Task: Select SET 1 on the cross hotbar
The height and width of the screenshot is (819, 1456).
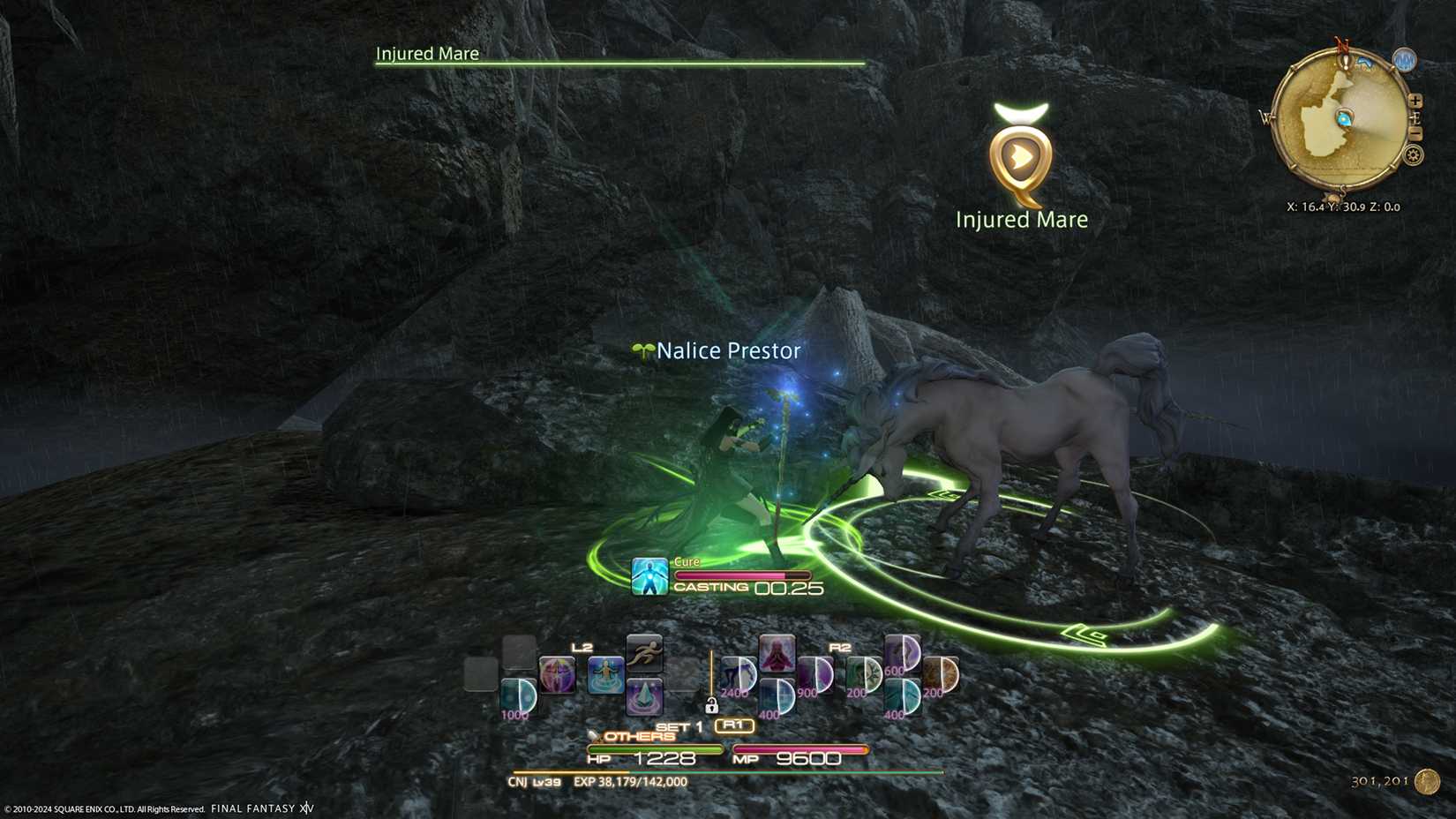Action: pos(678,725)
